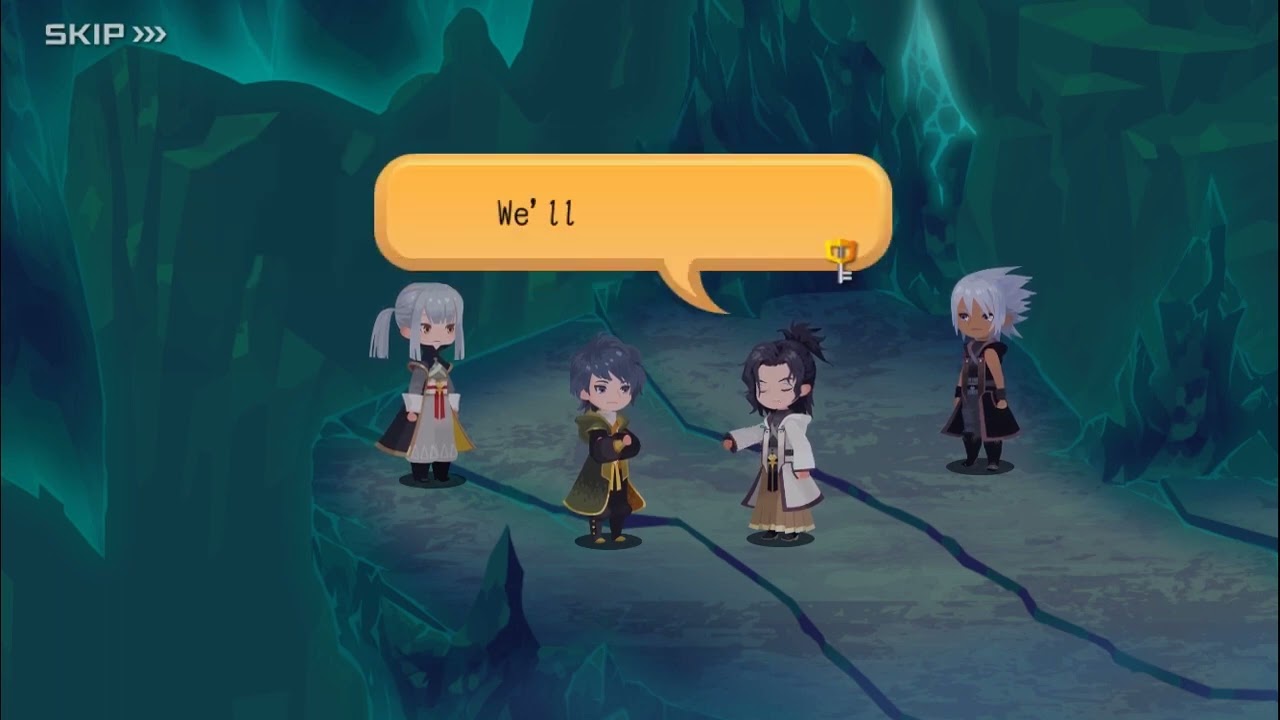Image resolution: width=1280 pixels, height=720 pixels.
Task: Skip the cutscene with the SKIP button
Action: coord(105,35)
